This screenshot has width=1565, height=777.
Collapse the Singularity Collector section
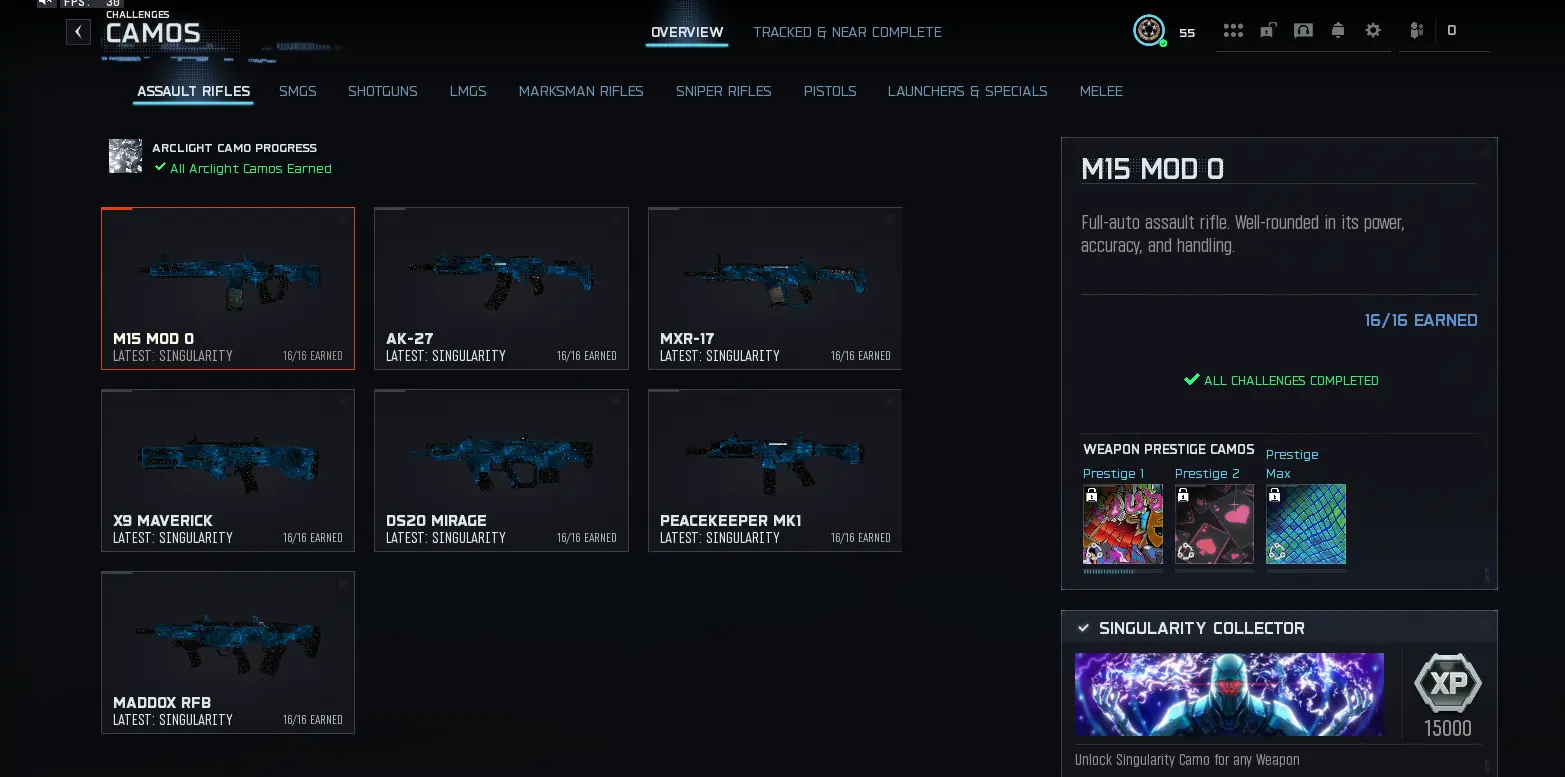click(x=1084, y=628)
